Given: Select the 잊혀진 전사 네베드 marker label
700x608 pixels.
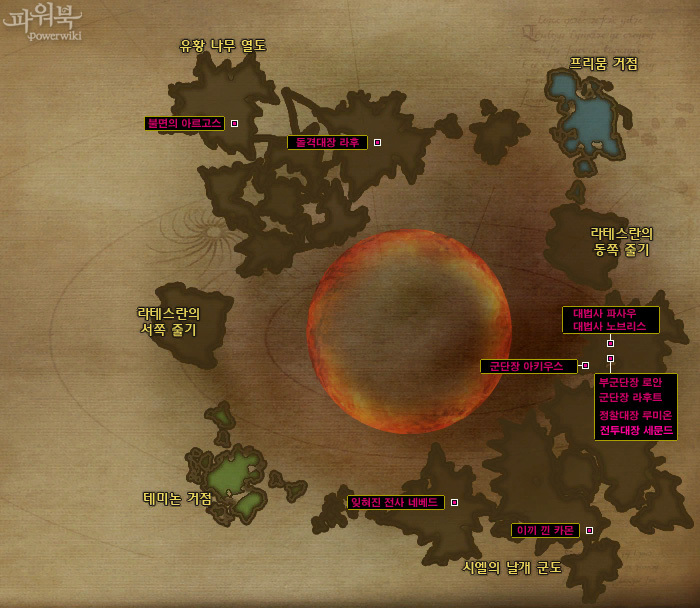Looking at the screenshot, I should (x=395, y=502).
